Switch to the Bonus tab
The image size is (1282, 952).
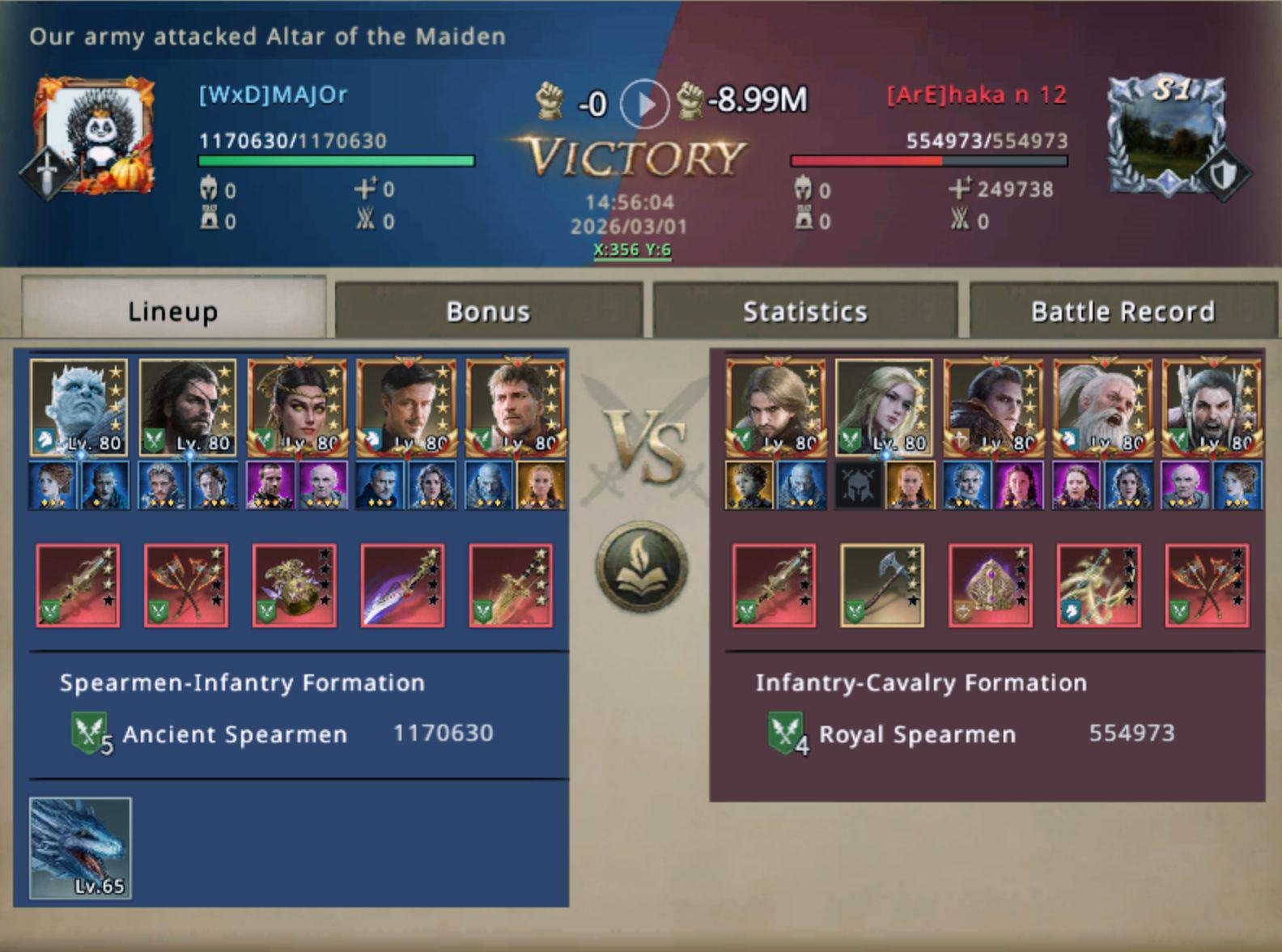(488, 311)
